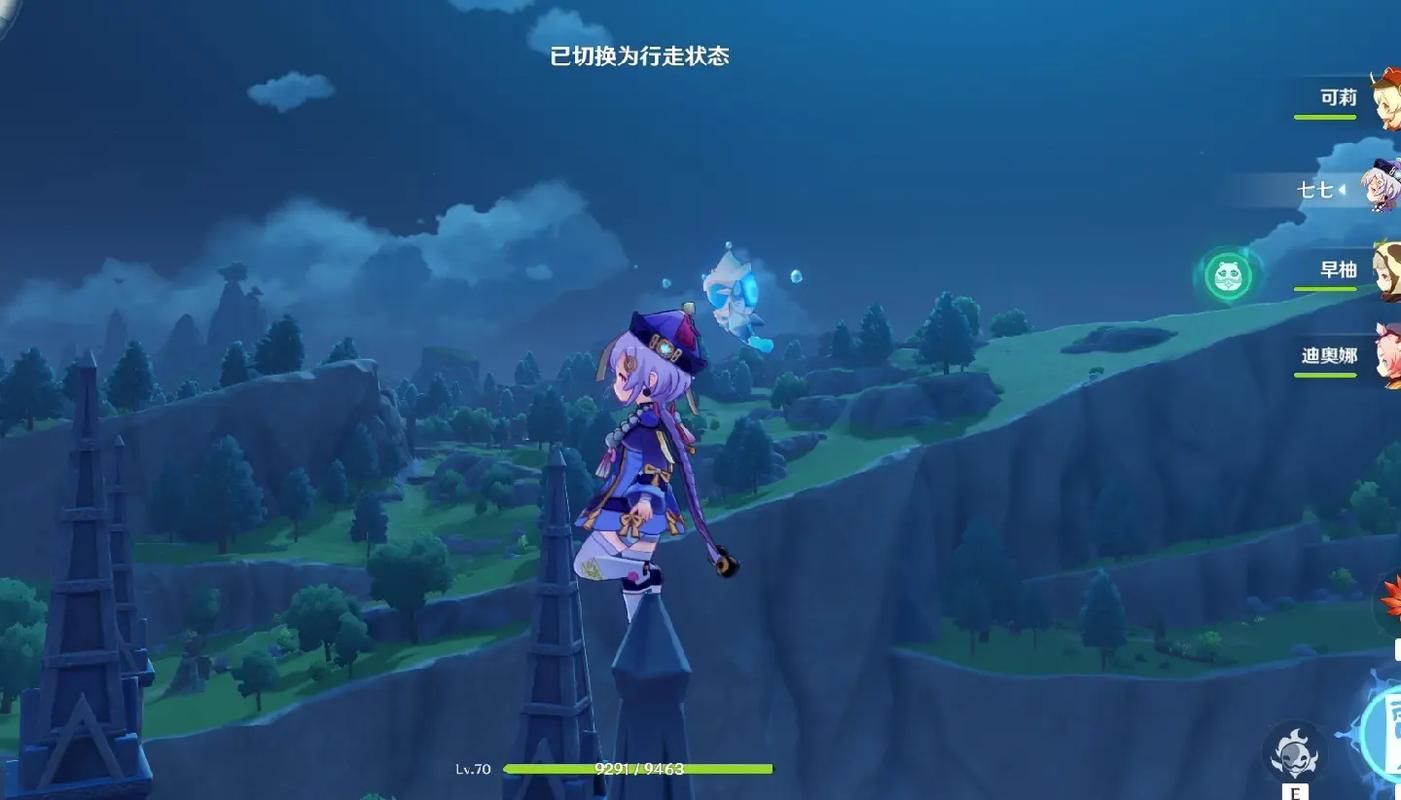
Task: Click the 七七 active character label
Action: click(1318, 189)
